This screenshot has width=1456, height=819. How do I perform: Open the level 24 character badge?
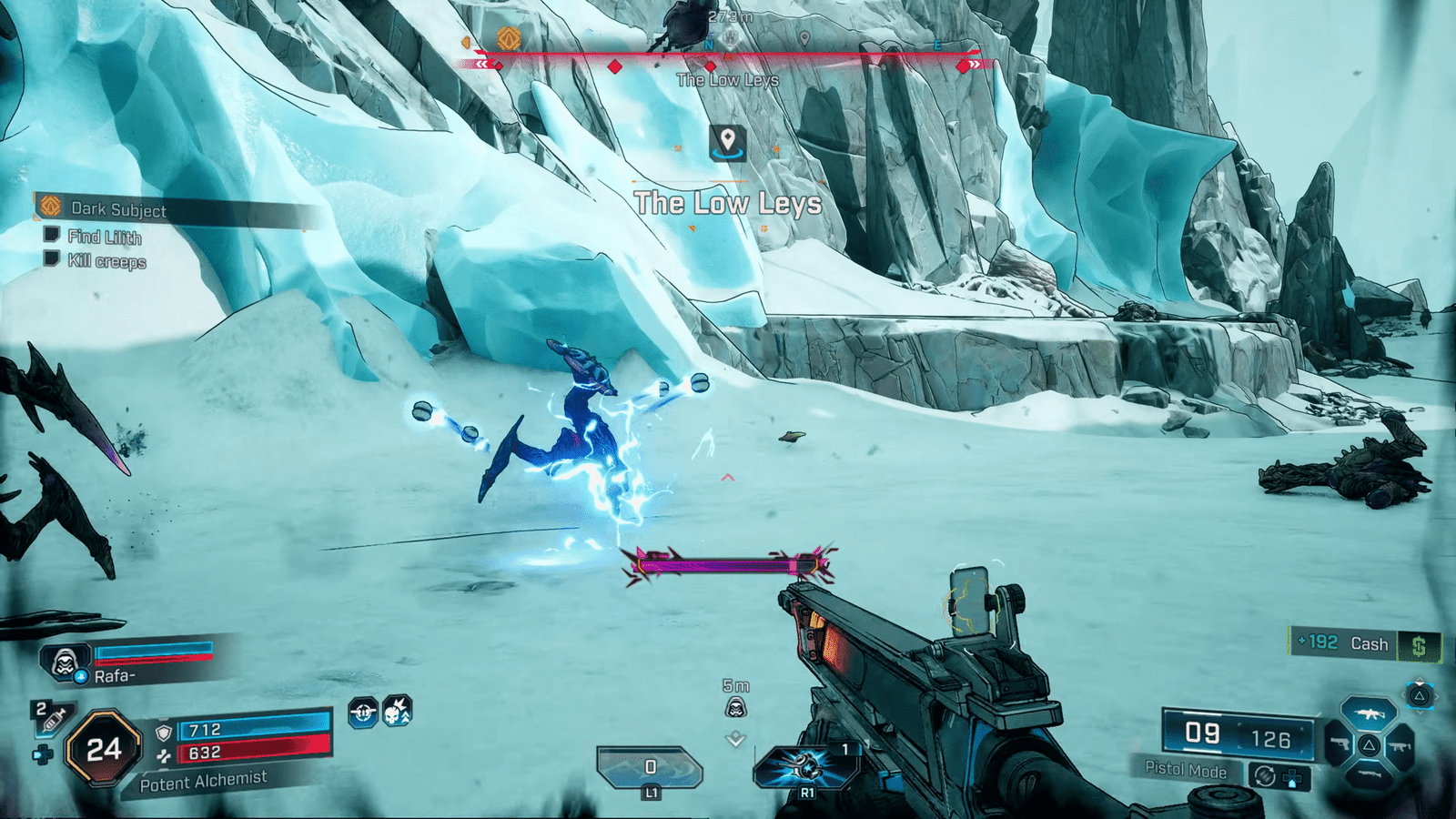tap(103, 748)
